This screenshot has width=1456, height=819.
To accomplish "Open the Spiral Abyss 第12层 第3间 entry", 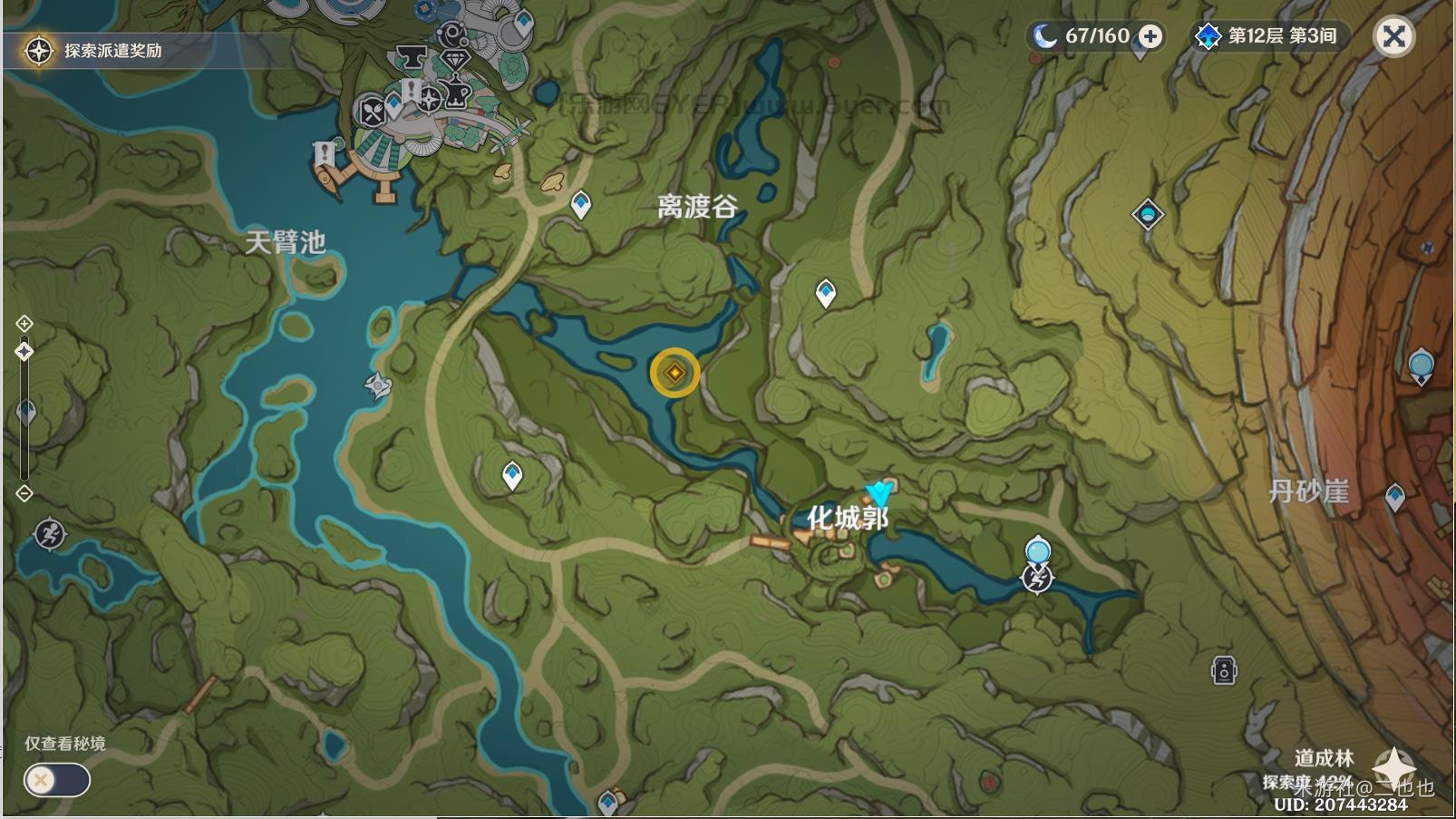I will click(1269, 36).
